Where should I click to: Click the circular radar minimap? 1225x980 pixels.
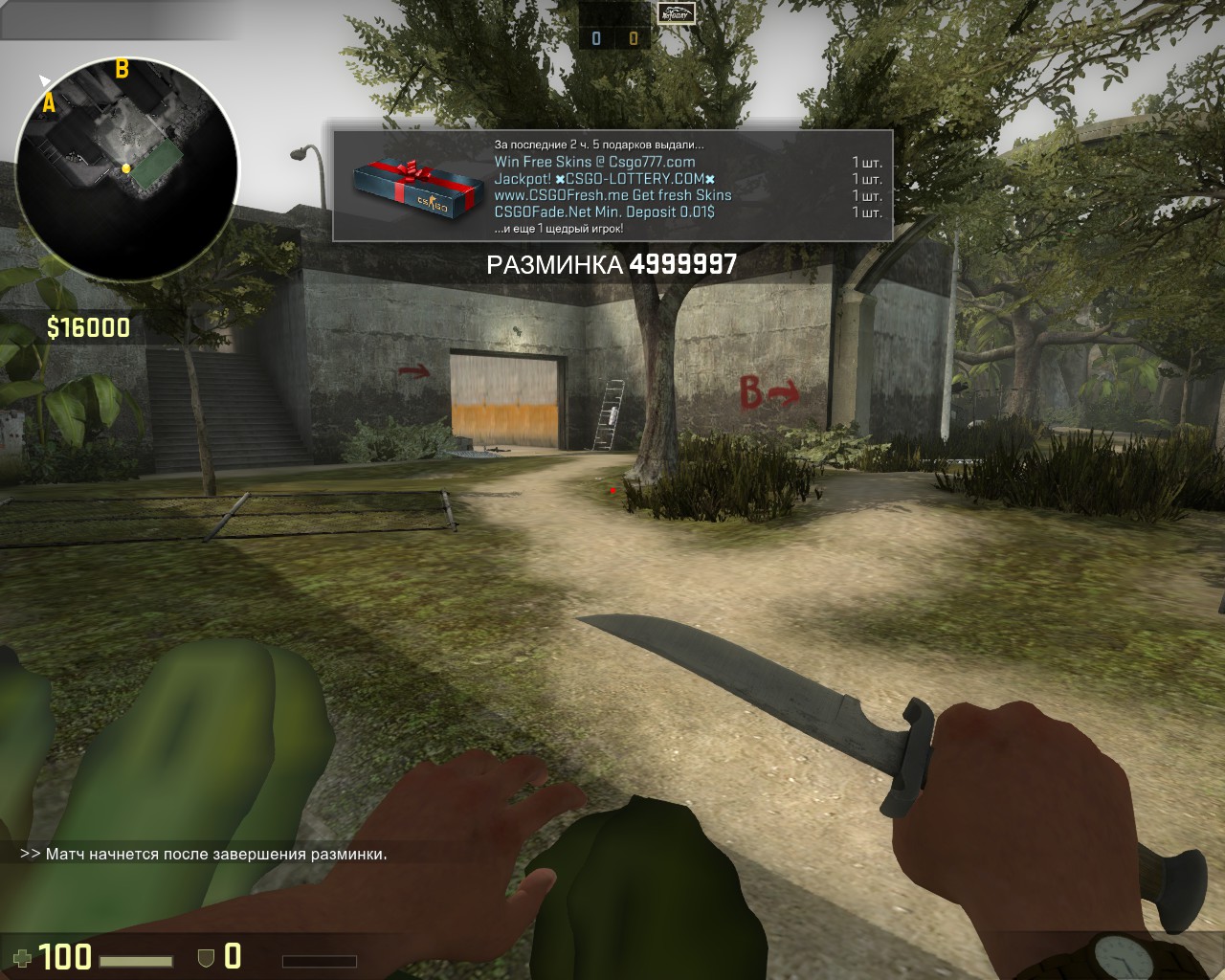click(126, 168)
